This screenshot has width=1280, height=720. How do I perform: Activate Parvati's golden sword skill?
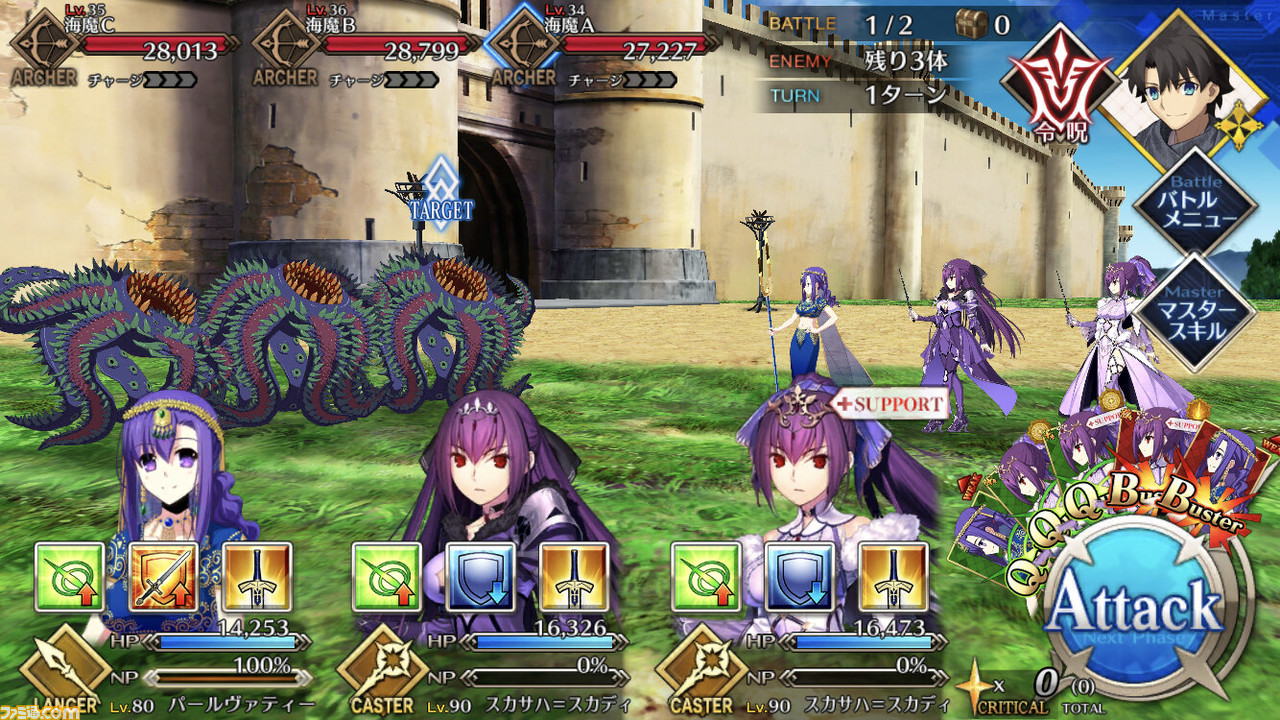click(258, 577)
